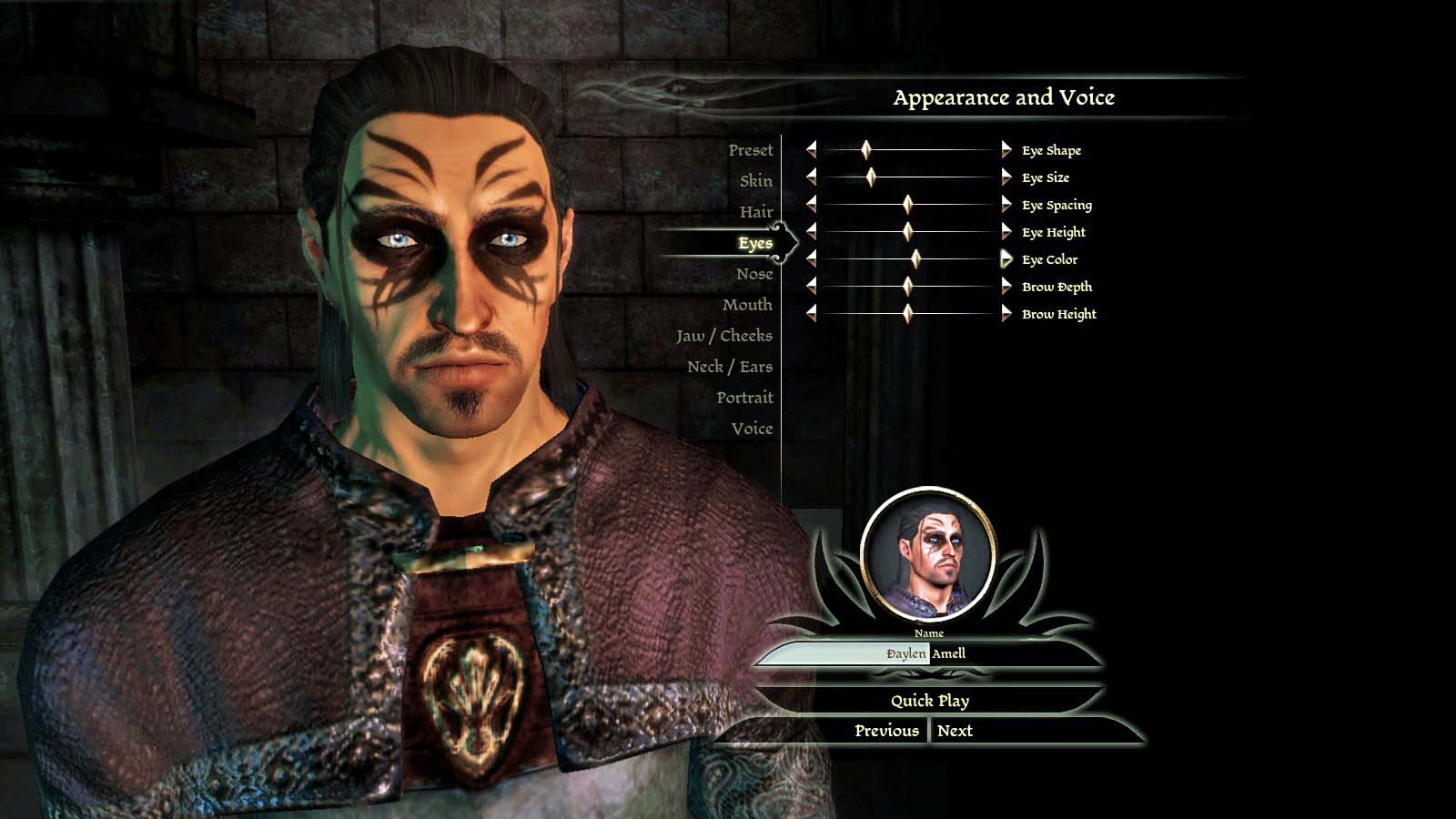Decrease Eye Spacing with left arrow
Image resolution: width=1456 pixels, height=819 pixels.
(x=811, y=205)
